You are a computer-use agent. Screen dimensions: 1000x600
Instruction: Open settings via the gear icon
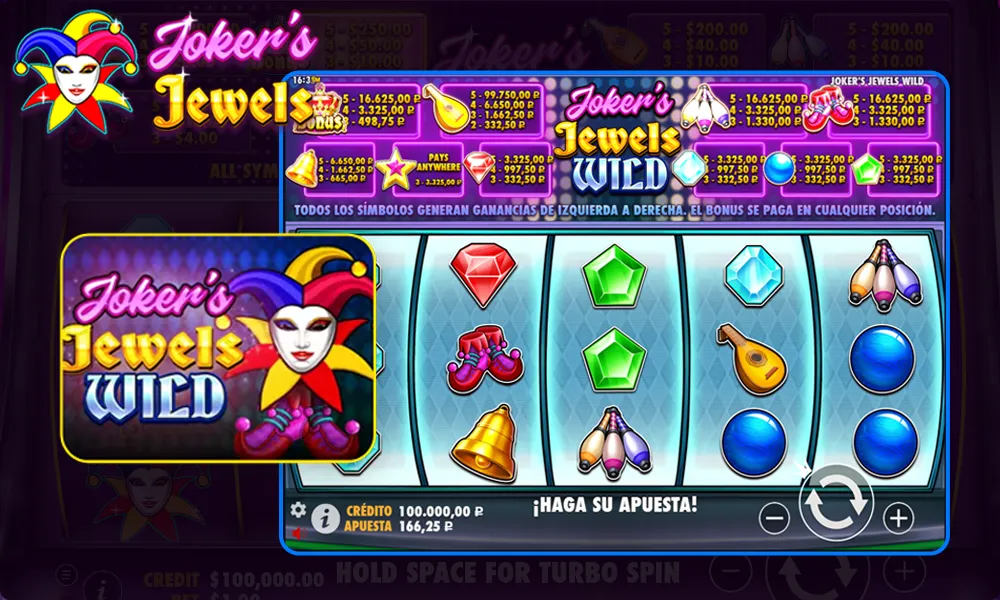(x=297, y=509)
